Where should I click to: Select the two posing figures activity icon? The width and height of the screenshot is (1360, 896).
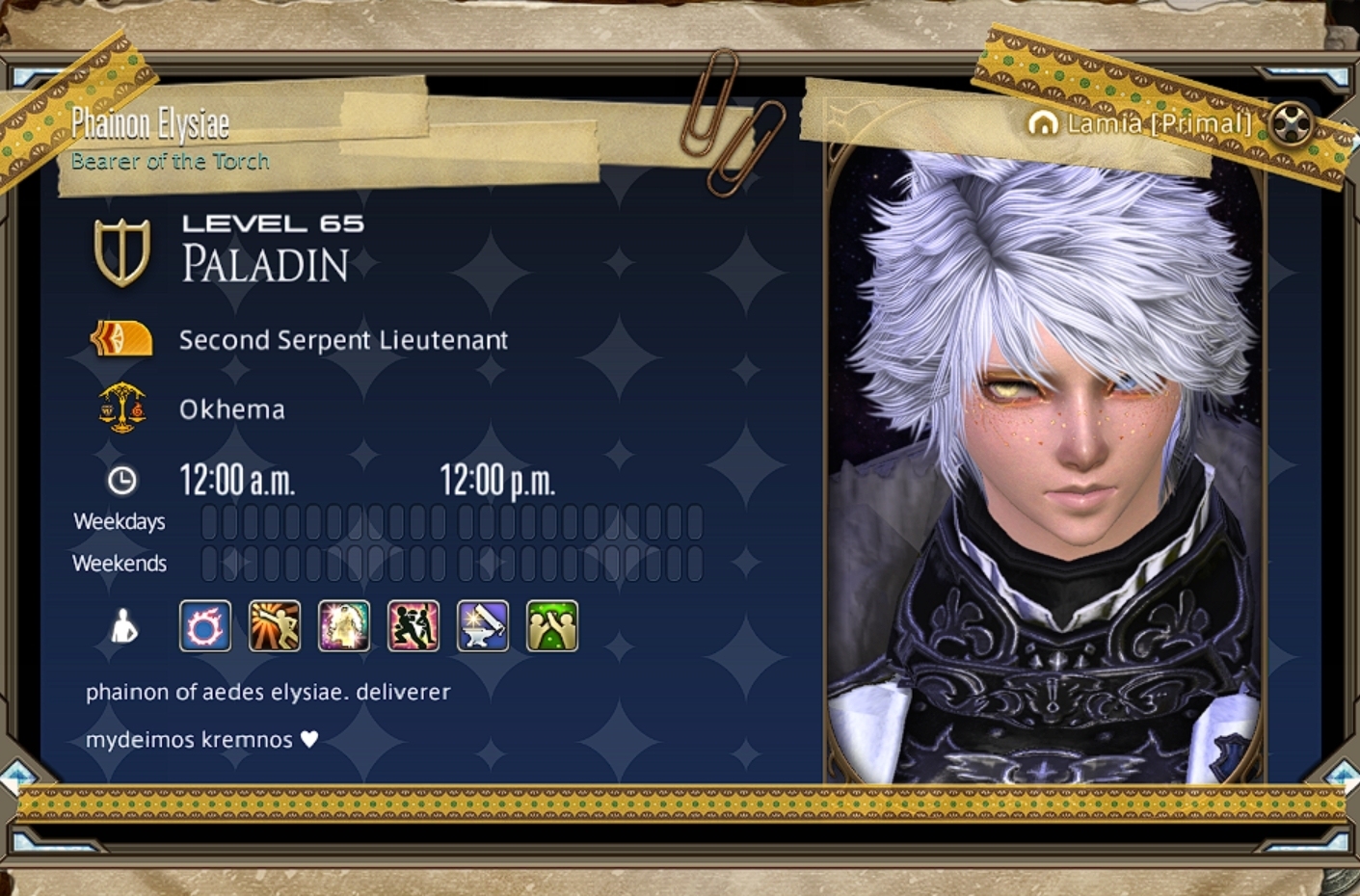coord(413,626)
